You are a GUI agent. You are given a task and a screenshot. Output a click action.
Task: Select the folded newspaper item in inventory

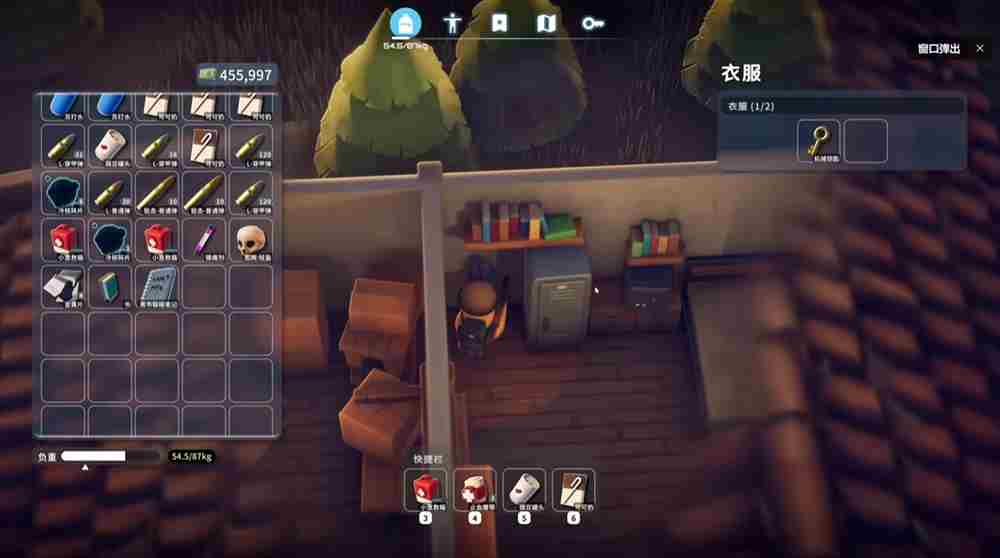(63, 287)
